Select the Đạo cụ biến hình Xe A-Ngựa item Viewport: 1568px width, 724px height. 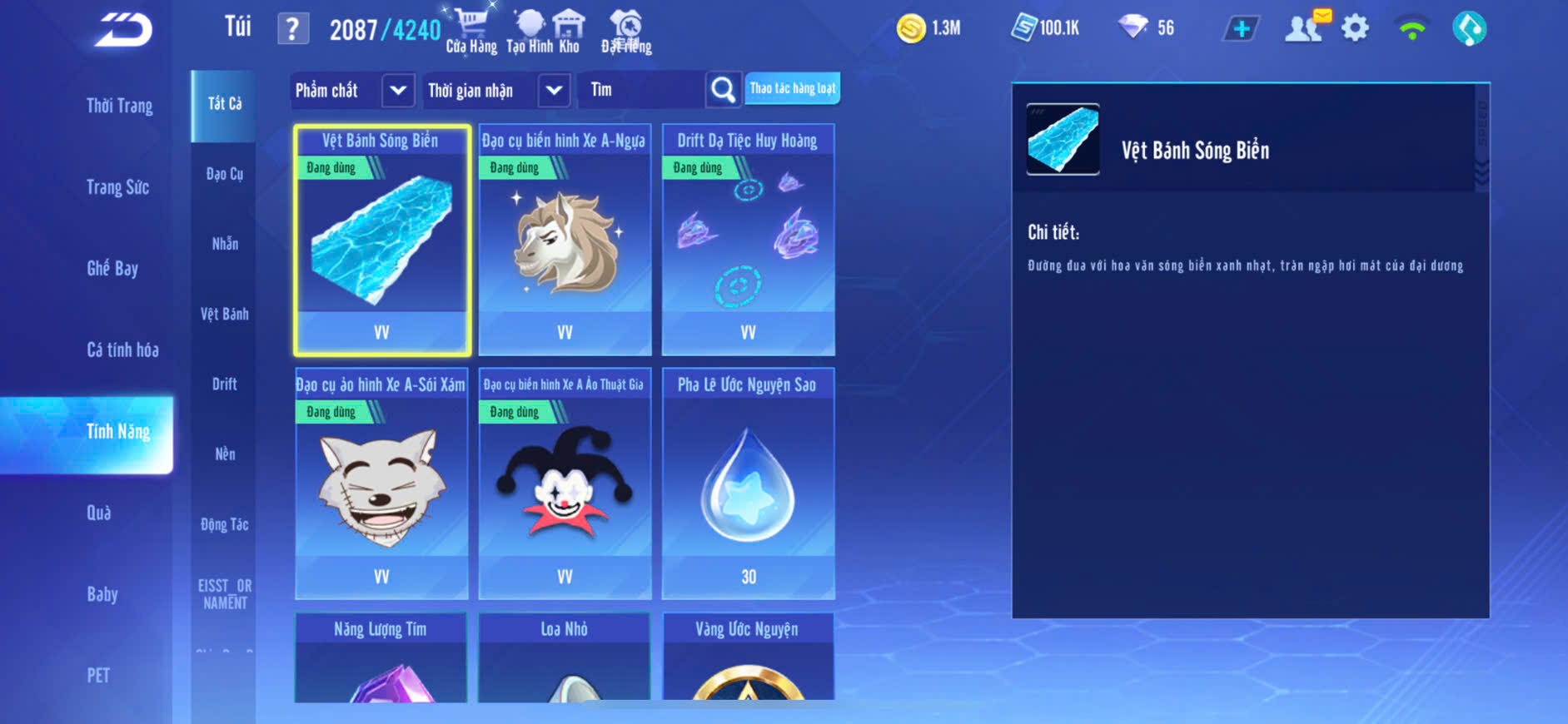coord(565,240)
